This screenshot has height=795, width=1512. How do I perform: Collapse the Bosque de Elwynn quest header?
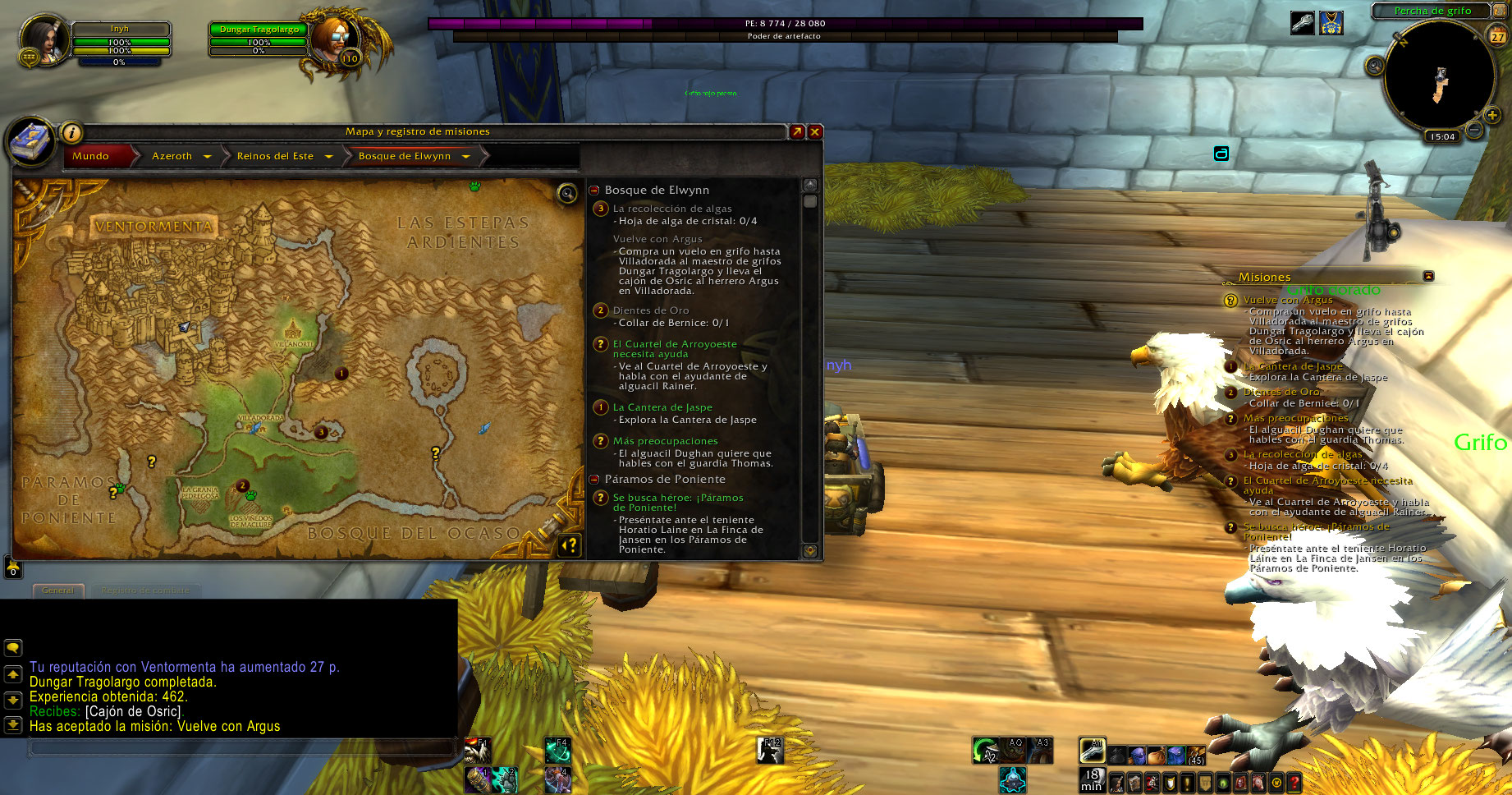594,191
